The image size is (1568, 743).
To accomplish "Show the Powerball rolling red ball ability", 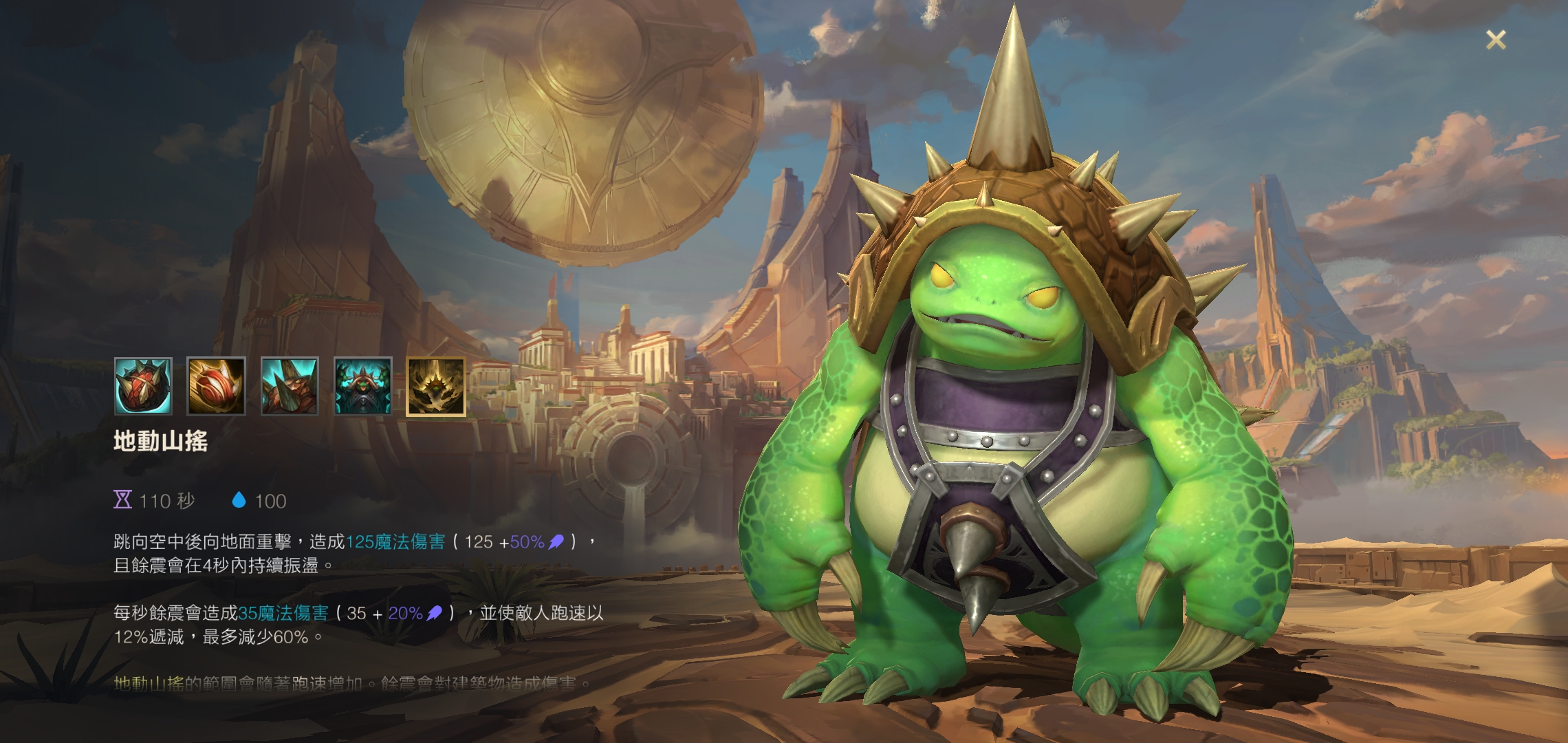I will (216, 386).
